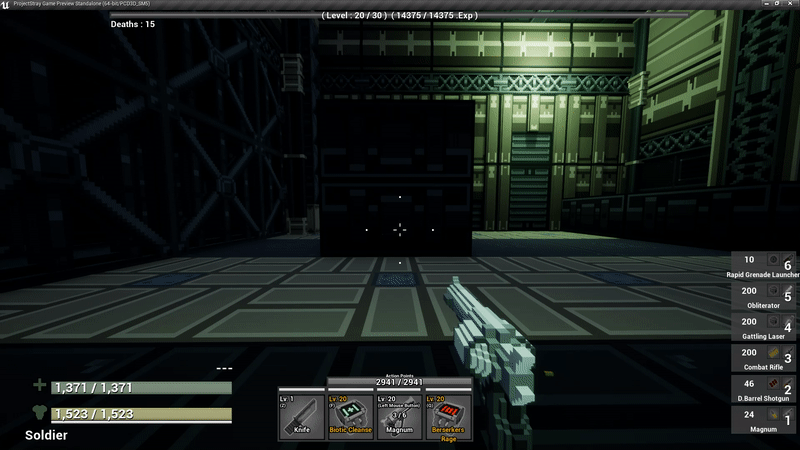Pick the Magnum in the weapon list
The height and width of the screenshot is (450, 800).
(765, 419)
